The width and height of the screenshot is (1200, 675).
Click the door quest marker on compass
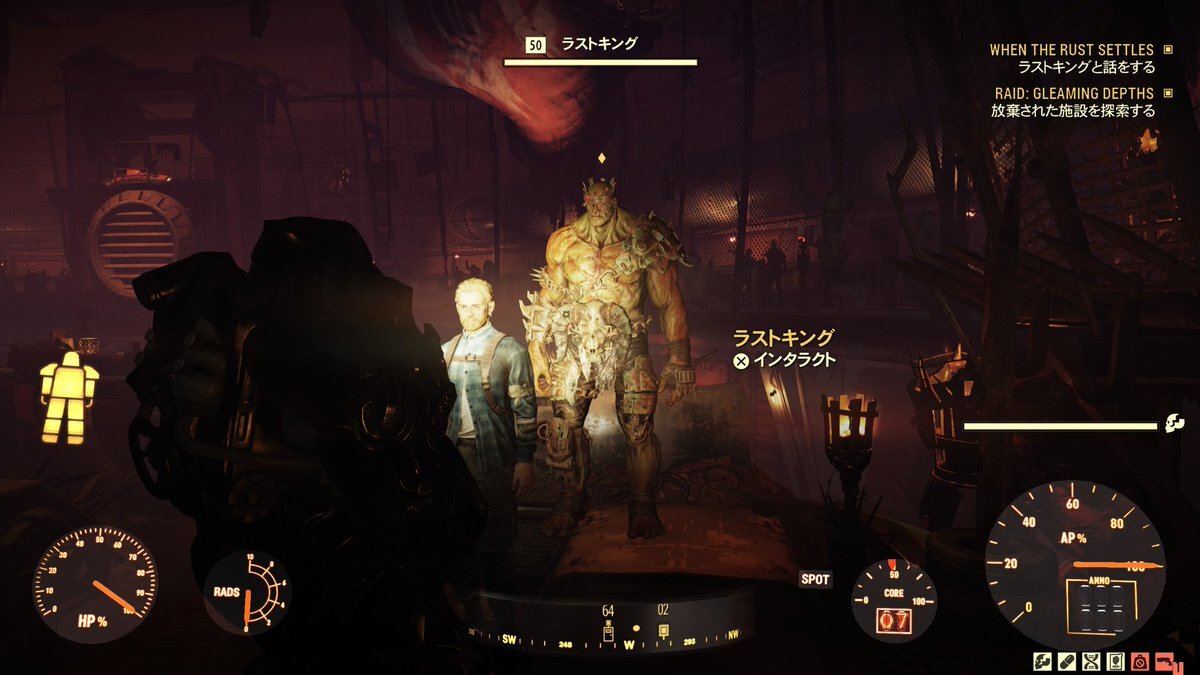pyautogui.click(x=608, y=631)
